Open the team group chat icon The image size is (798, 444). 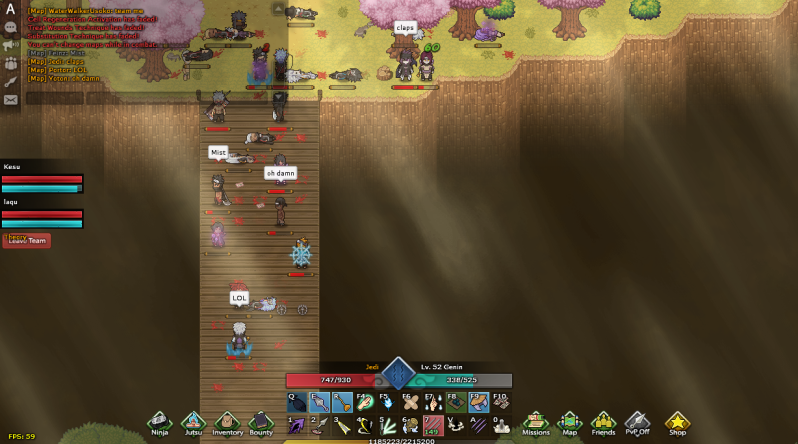coord(10,63)
